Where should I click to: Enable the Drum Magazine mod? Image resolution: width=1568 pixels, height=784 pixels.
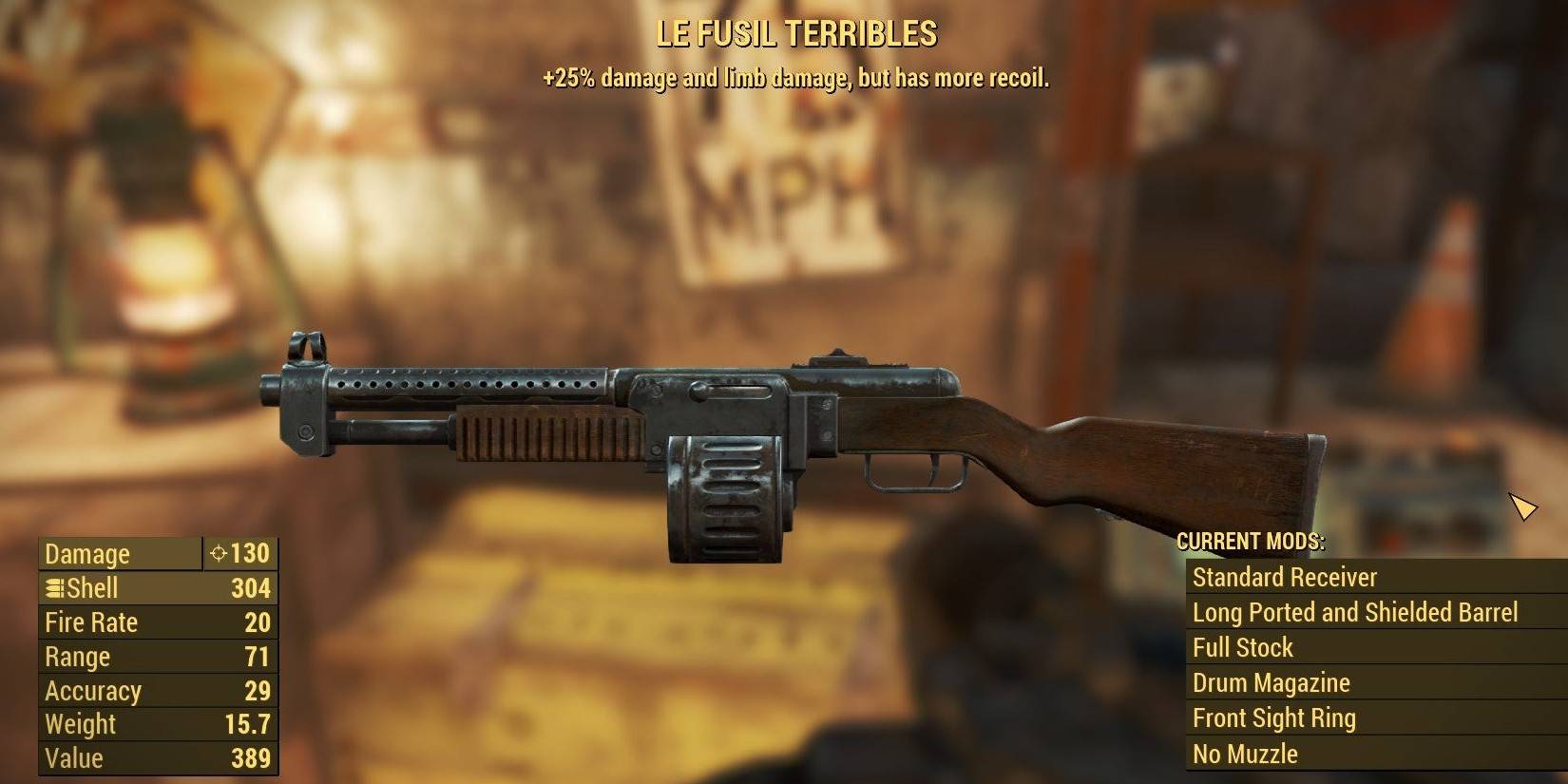pyautogui.click(x=1270, y=682)
